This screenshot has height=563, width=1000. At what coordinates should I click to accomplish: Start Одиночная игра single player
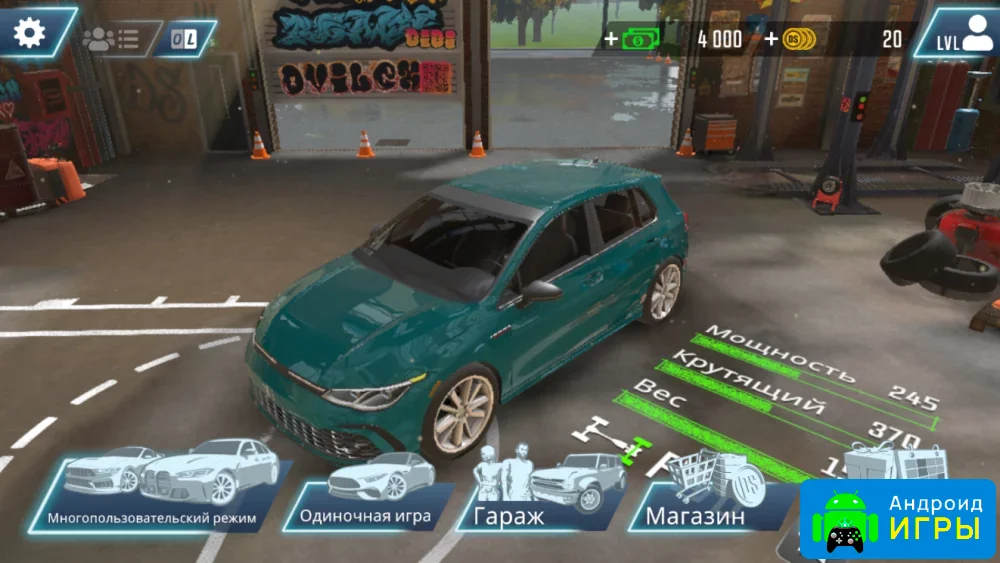click(x=366, y=494)
